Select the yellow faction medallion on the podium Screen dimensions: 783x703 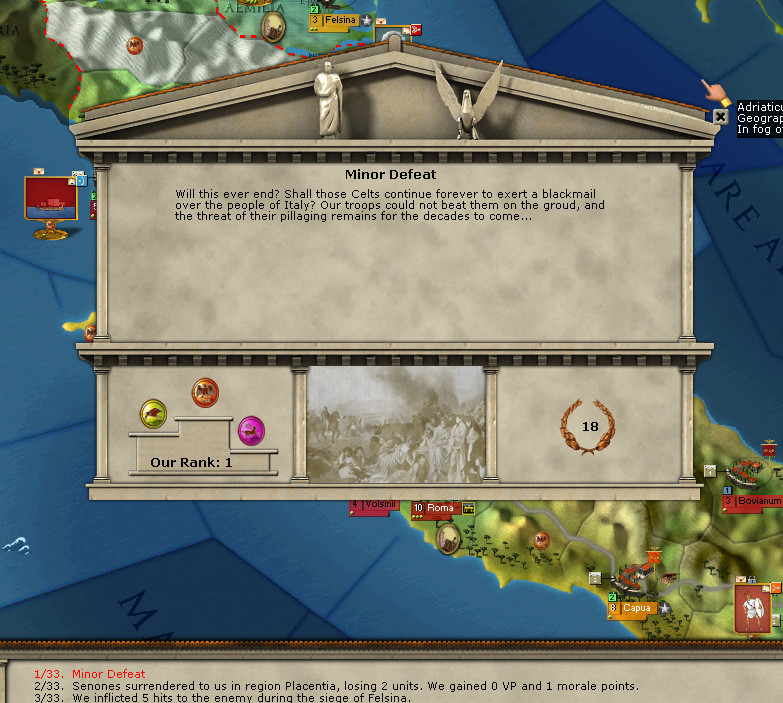click(x=154, y=412)
